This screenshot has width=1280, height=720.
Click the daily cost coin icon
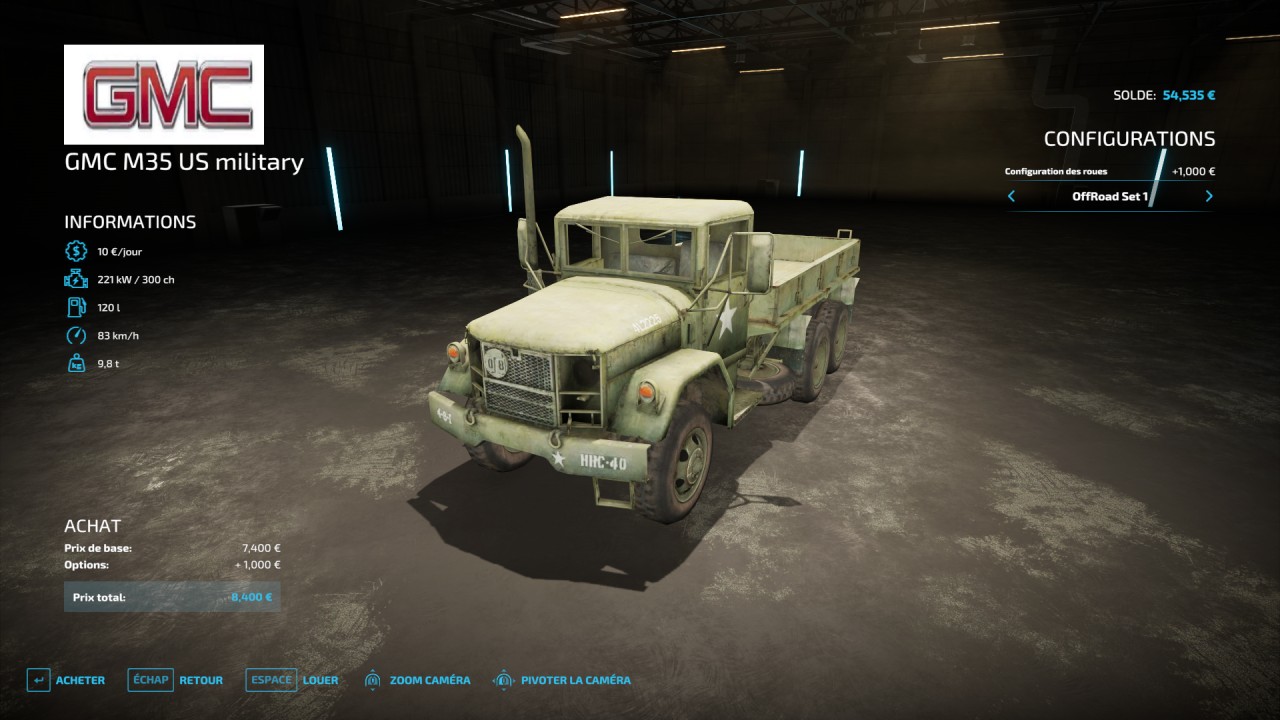click(x=75, y=251)
